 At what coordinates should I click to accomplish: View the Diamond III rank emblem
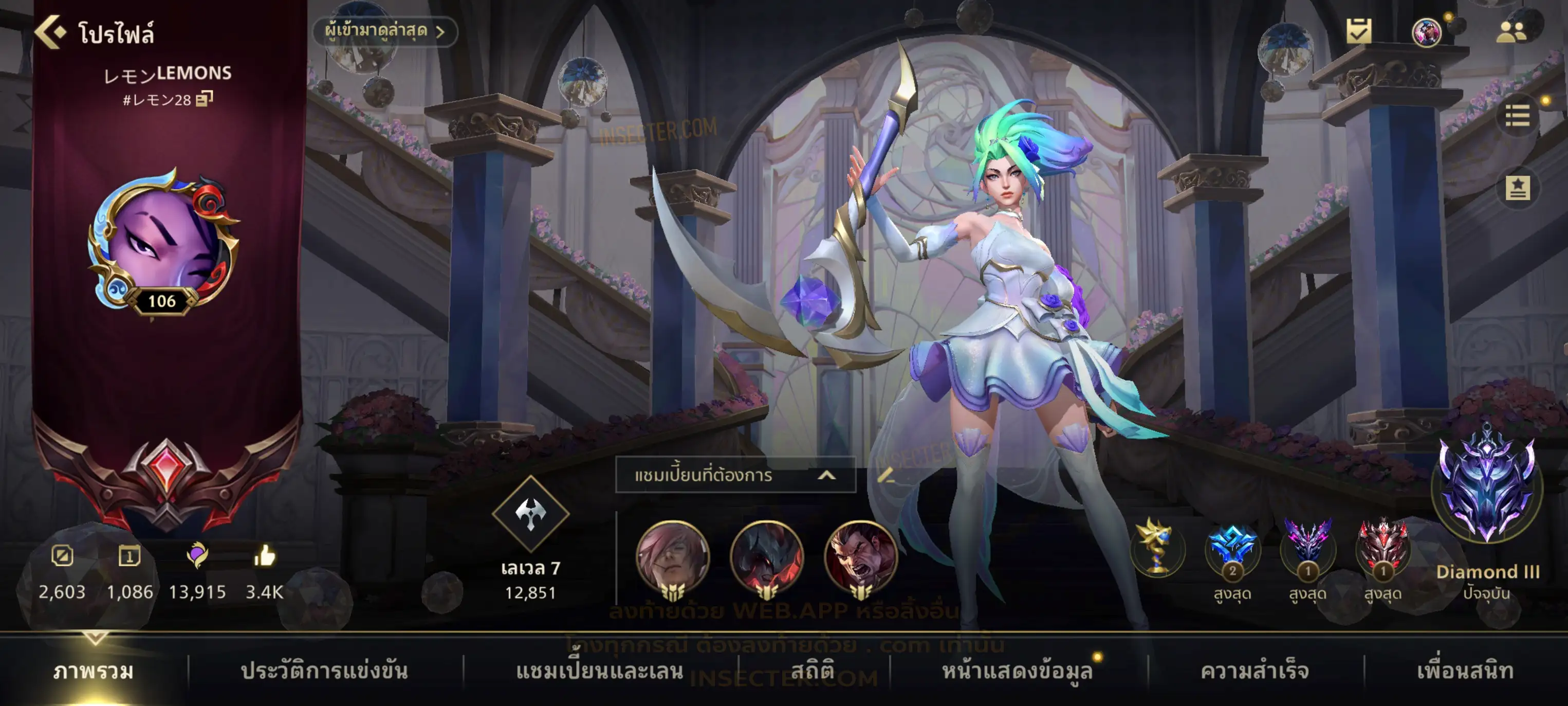coord(1487,487)
